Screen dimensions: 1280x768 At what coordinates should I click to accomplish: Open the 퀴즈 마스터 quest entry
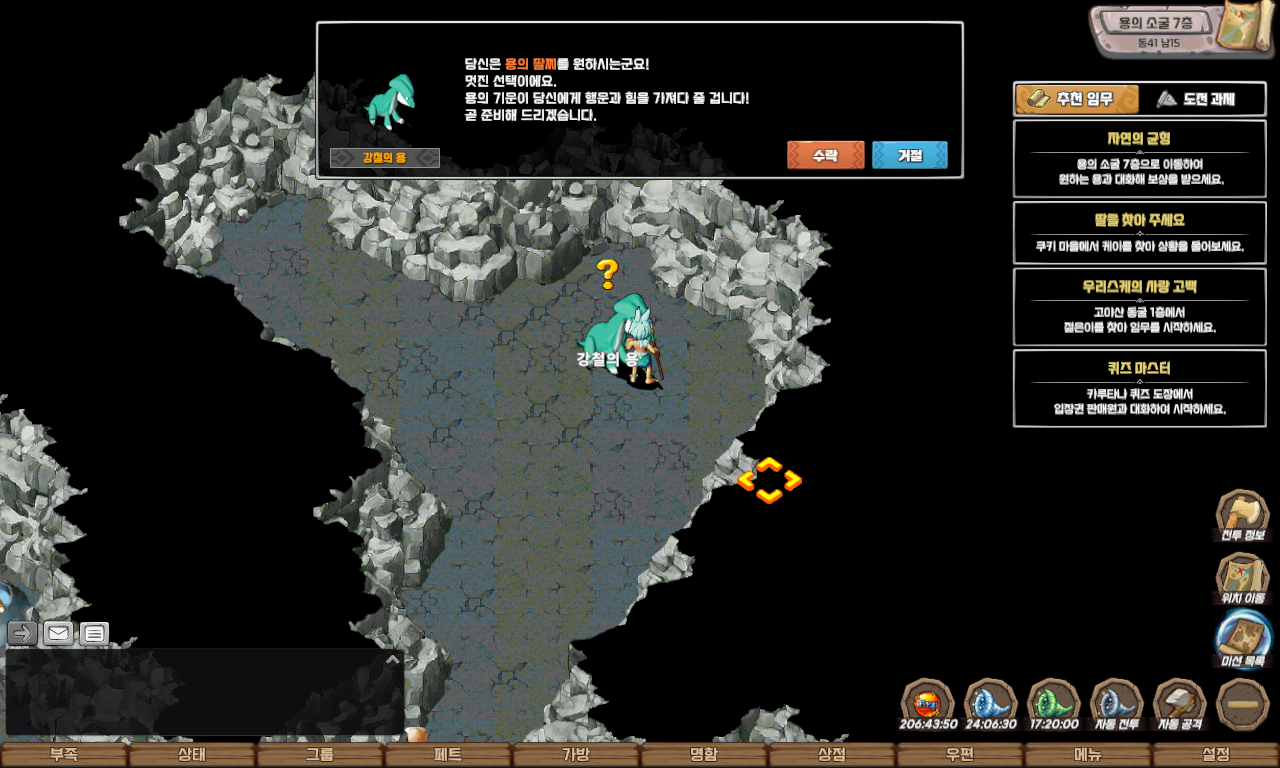[1139, 388]
